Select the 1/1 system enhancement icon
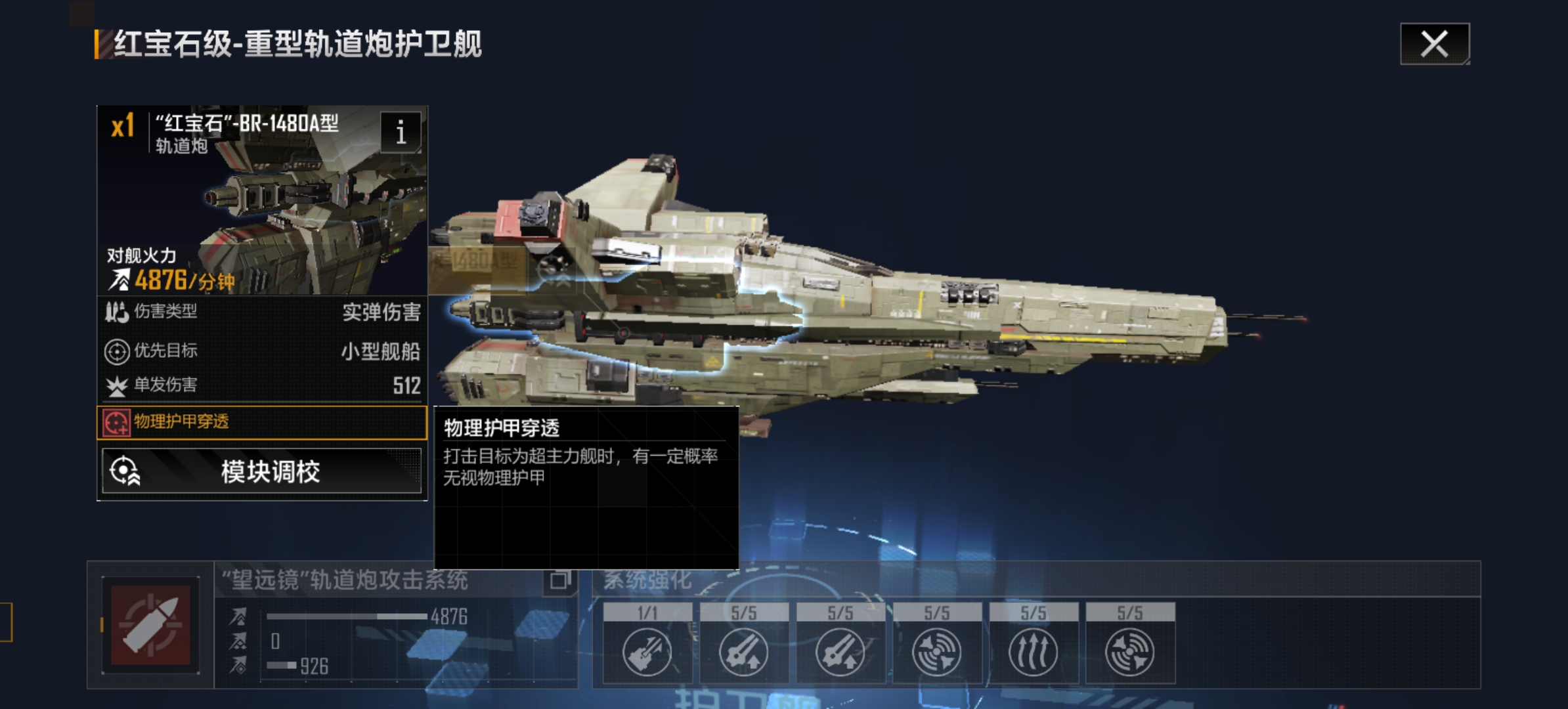Viewport: 1568px width, 709px height. [x=647, y=651]
